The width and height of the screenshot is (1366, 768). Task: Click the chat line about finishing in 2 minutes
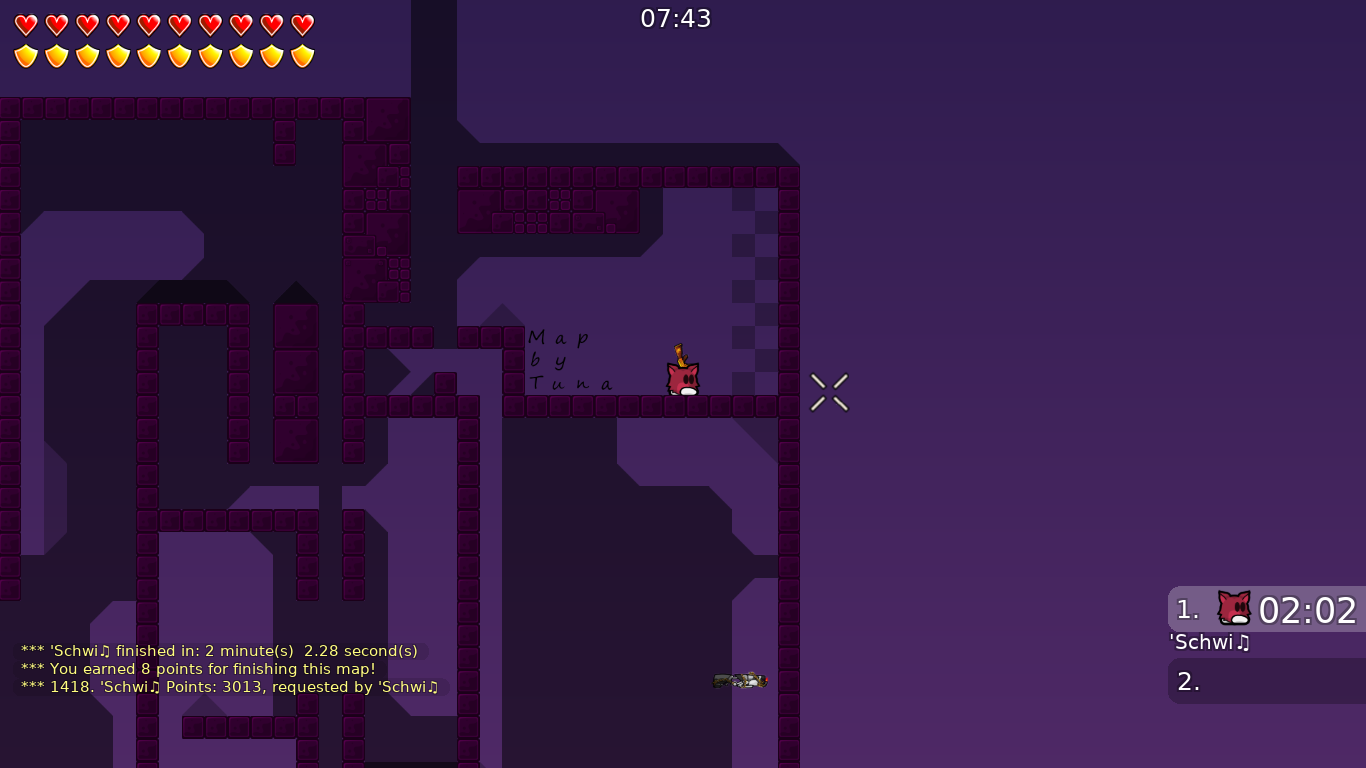(x=219, y=651)
